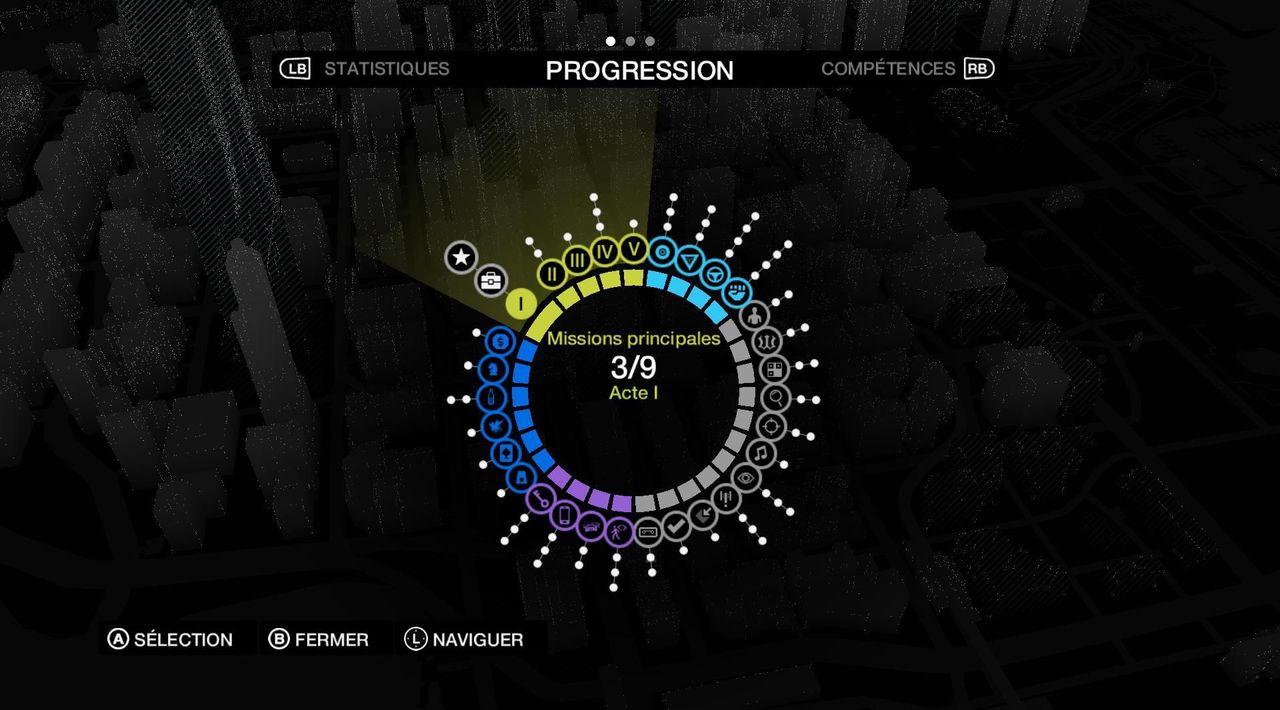This screenshot has width=1280, height=710.
Task: Select the Act V mission node
Action: pyautogui.click(x=633, y=249)
